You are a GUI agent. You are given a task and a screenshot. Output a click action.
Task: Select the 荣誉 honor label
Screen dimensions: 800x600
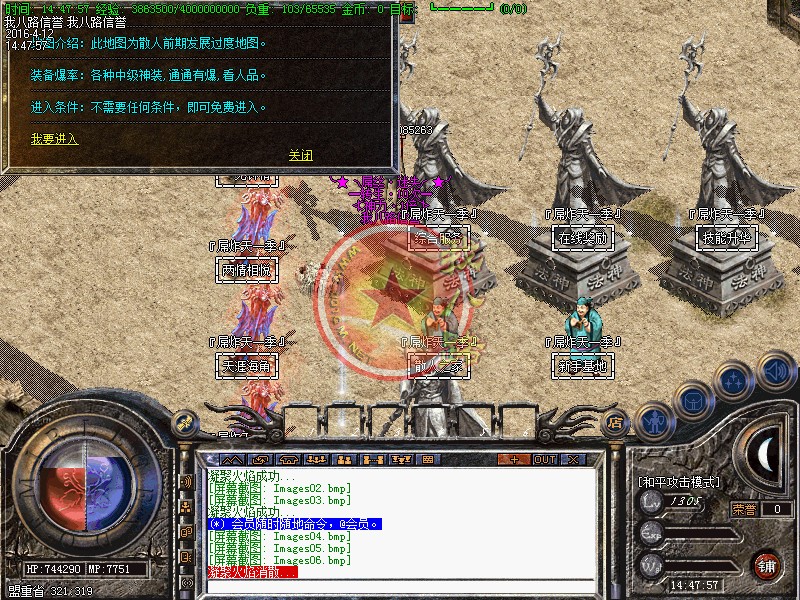coord(743,509)
